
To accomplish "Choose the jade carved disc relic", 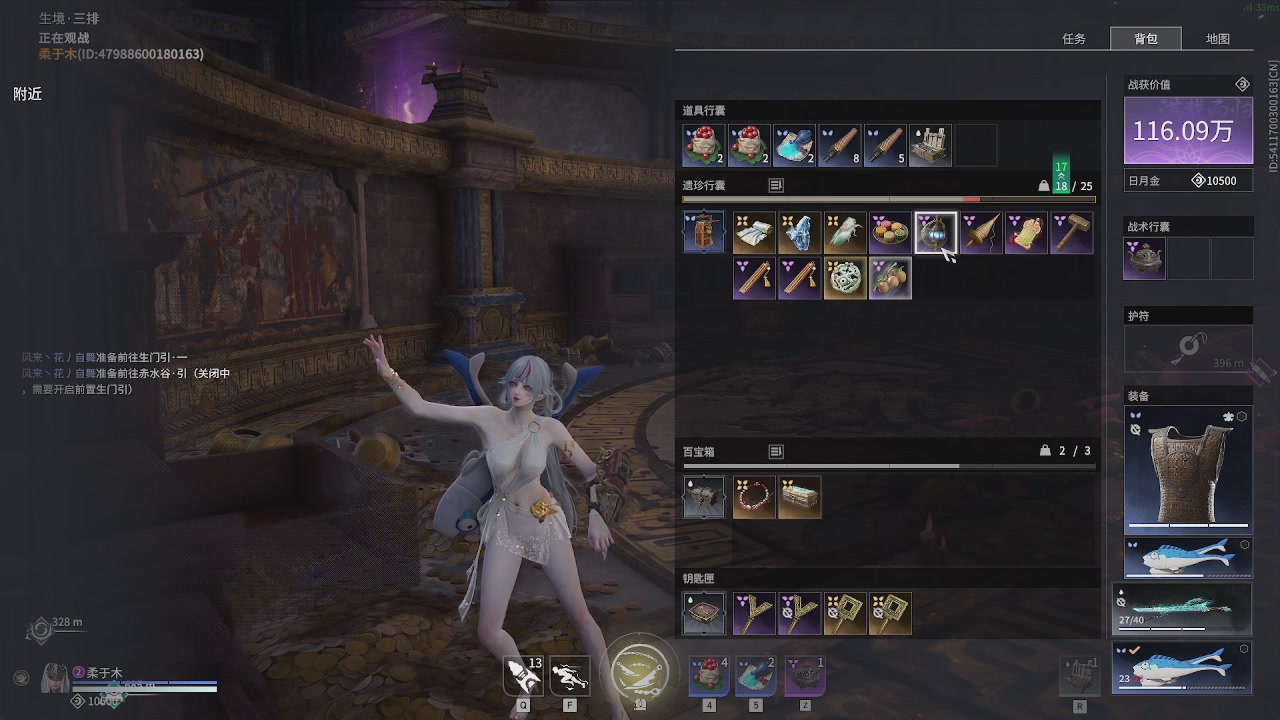I will point(844,279).
